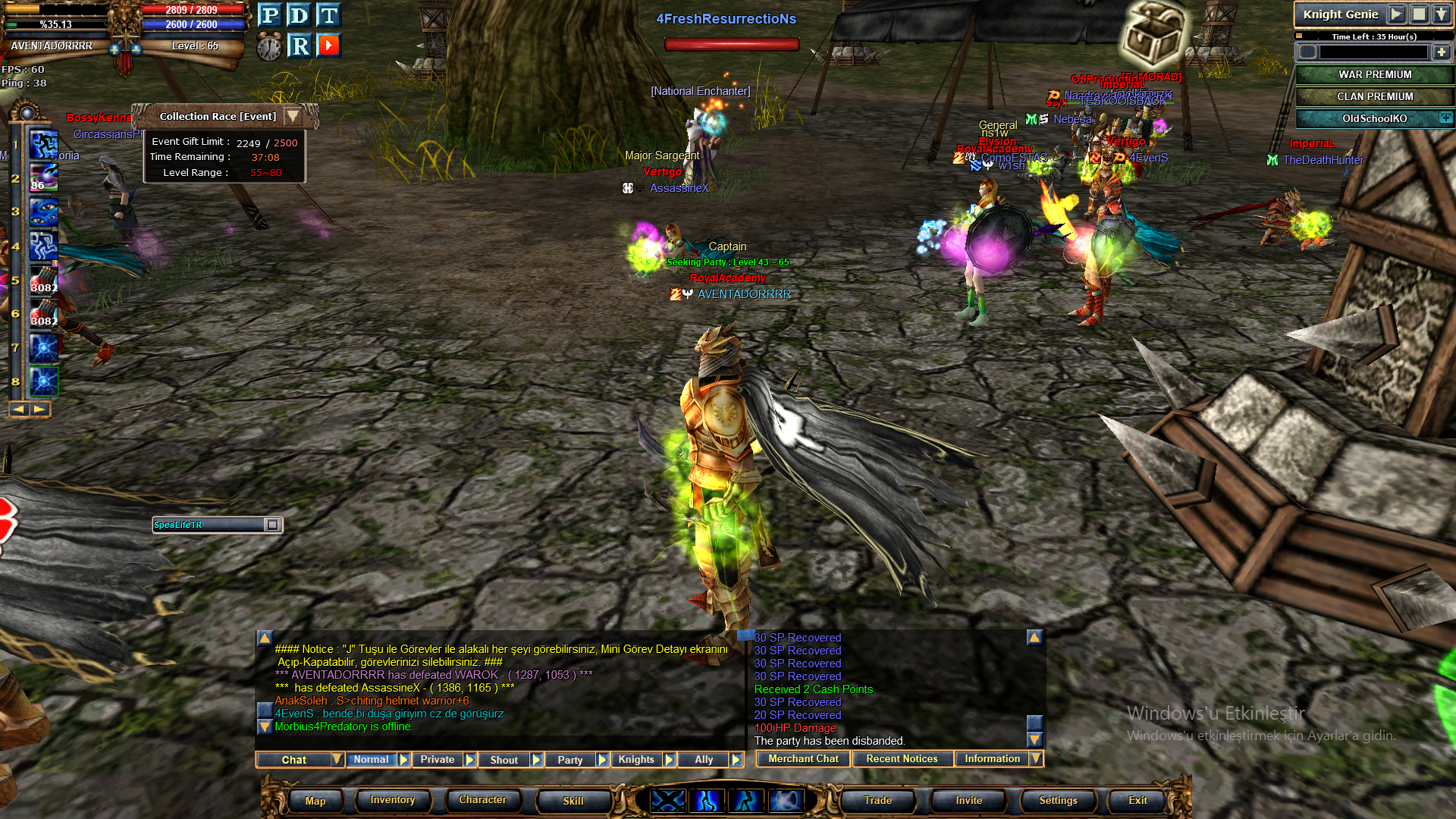Open the Map panel

pos(315,801)
